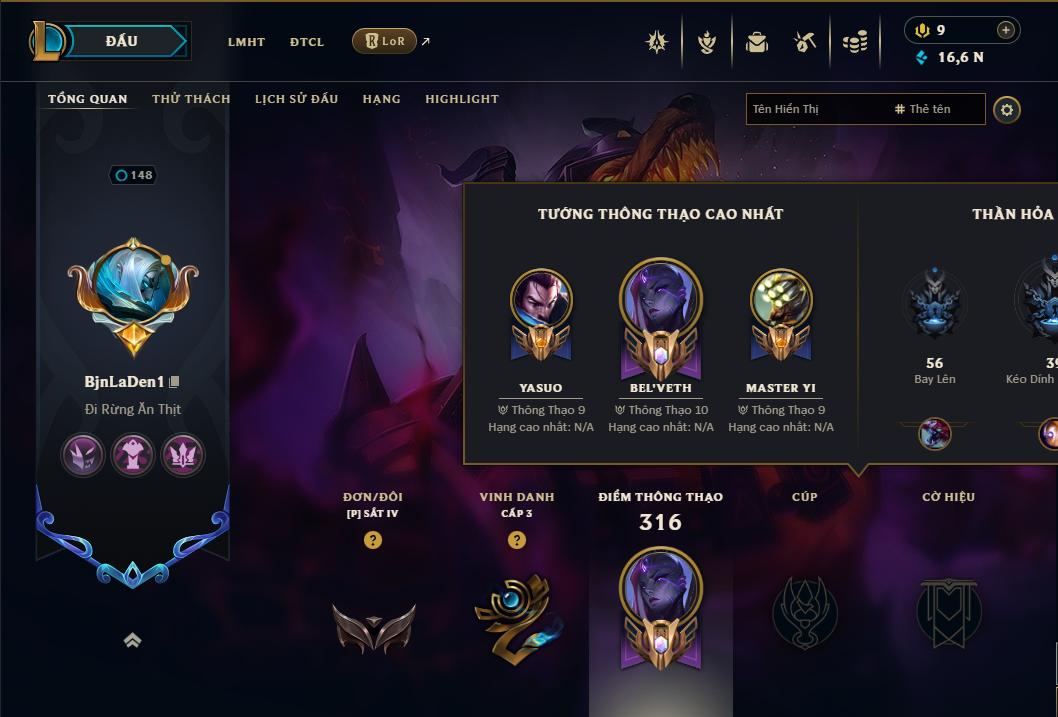1058x717 pixels.
Task: Expand the banner double-arrow chevron
Action: click(x=132, y=641)
